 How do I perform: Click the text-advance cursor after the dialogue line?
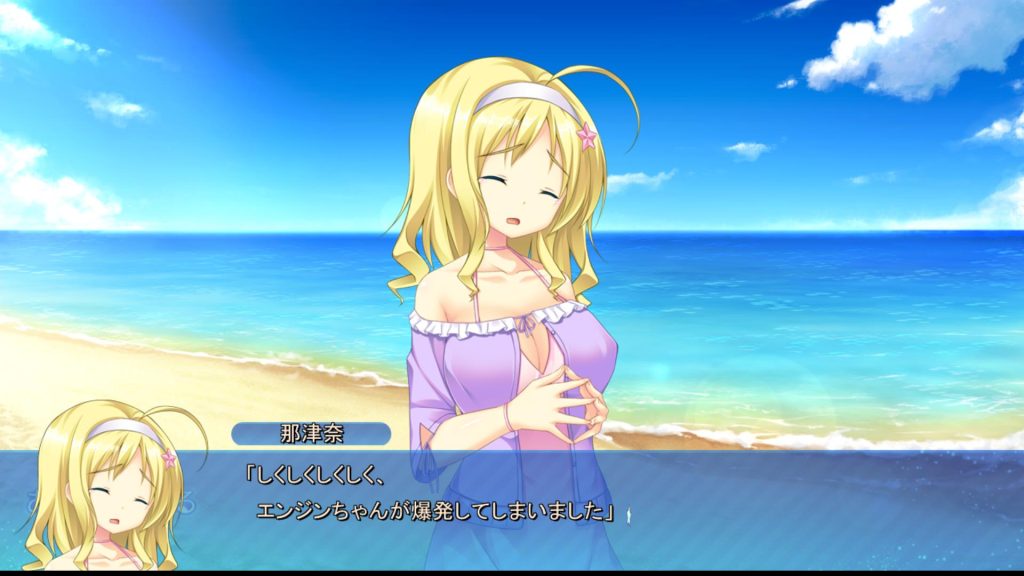627,514
